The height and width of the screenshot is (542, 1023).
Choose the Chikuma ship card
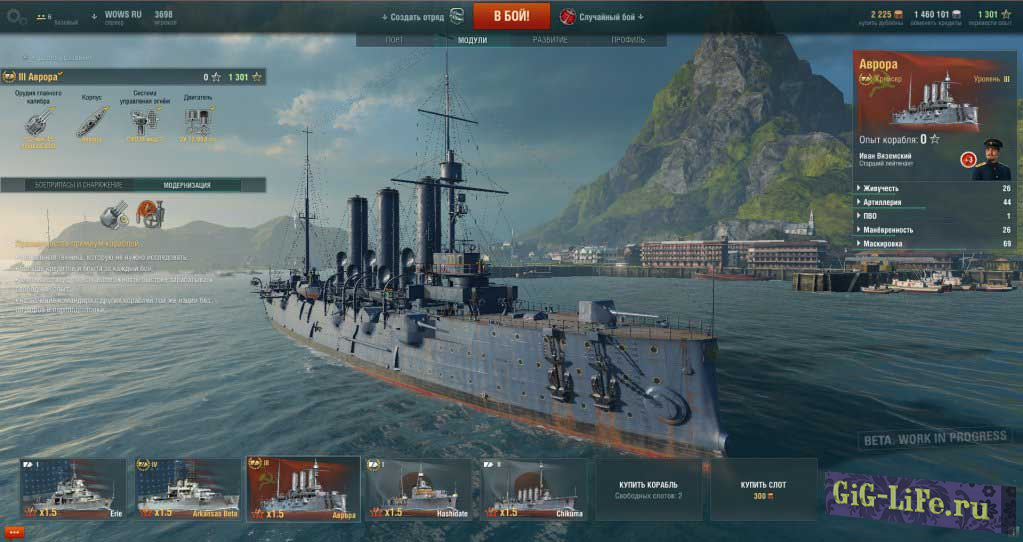(536, 489)
